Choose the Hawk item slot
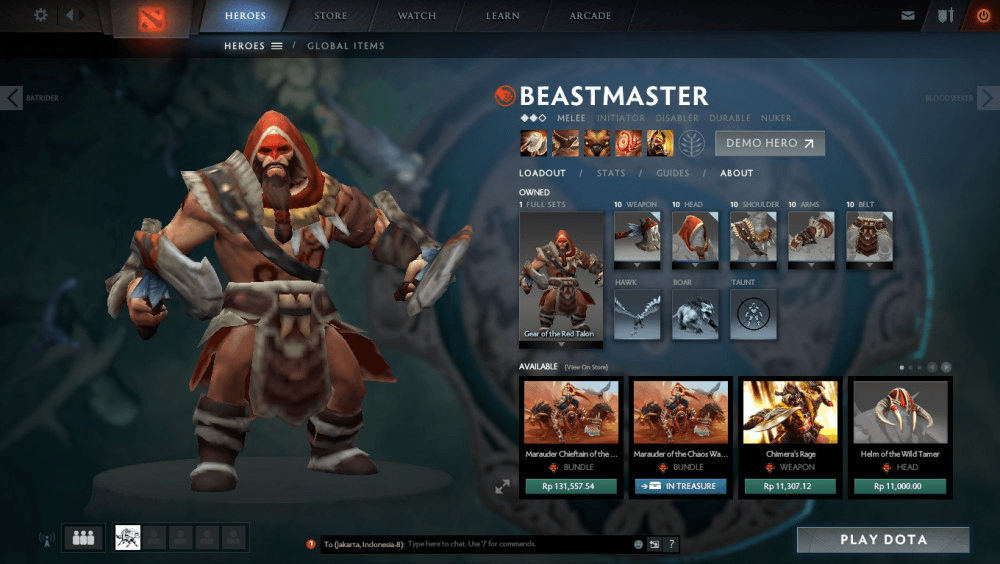Image resolution: width=1000 pixels, height=564 pixels. click(637, 314)
